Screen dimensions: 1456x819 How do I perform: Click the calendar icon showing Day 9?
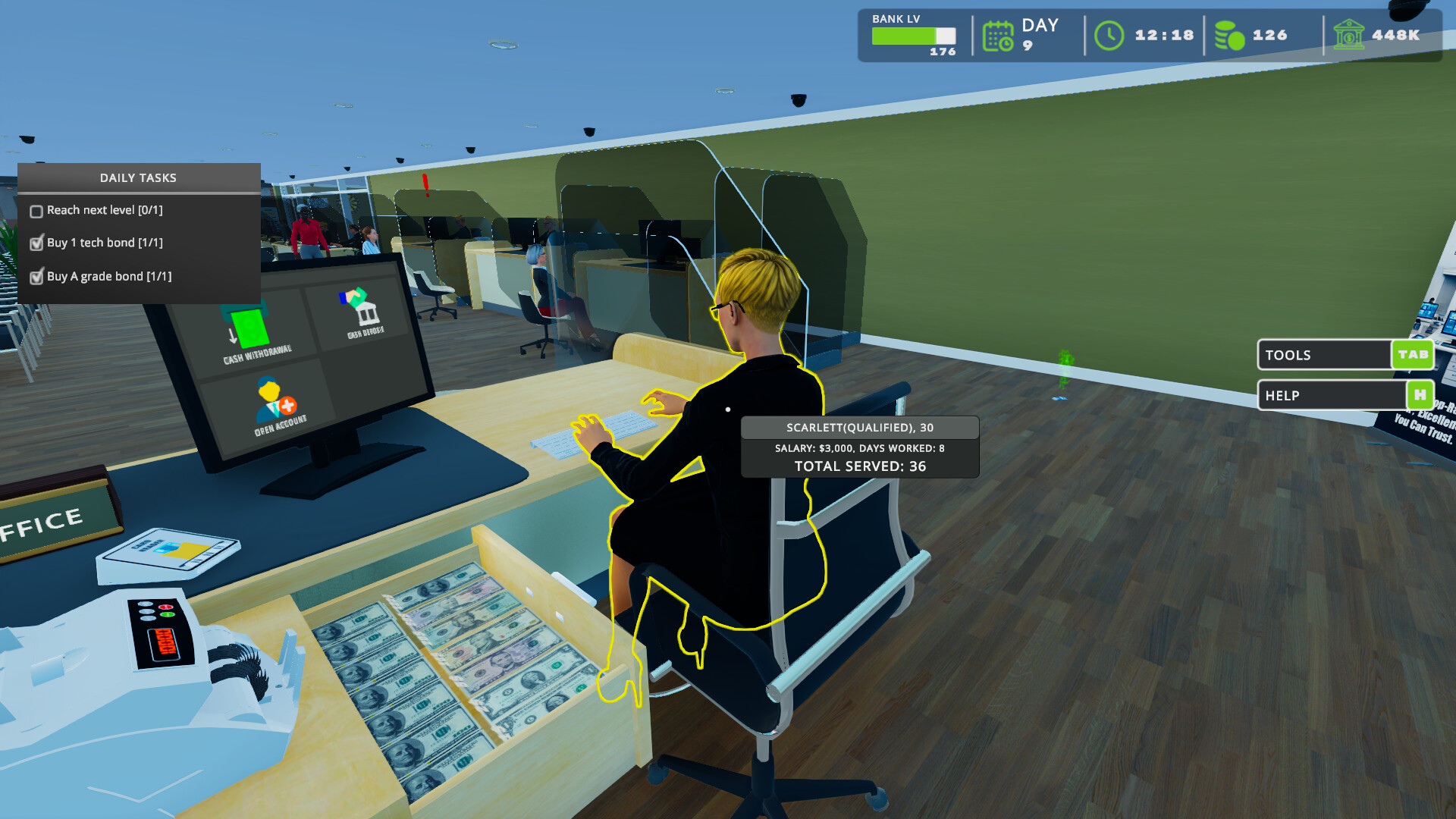(999, 35)
